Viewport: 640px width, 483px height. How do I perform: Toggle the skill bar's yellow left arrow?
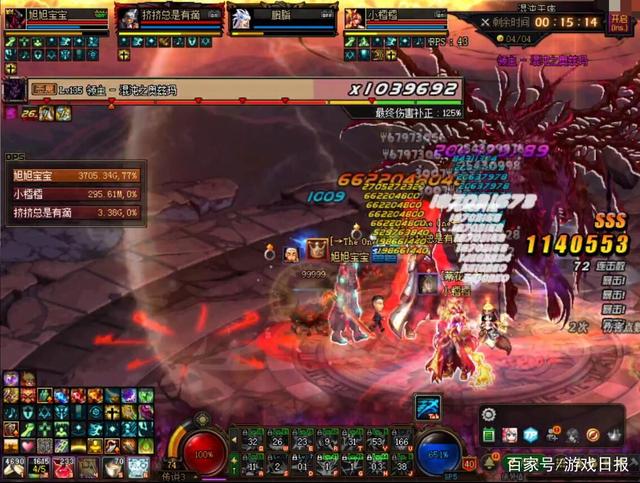click(235, 441)
